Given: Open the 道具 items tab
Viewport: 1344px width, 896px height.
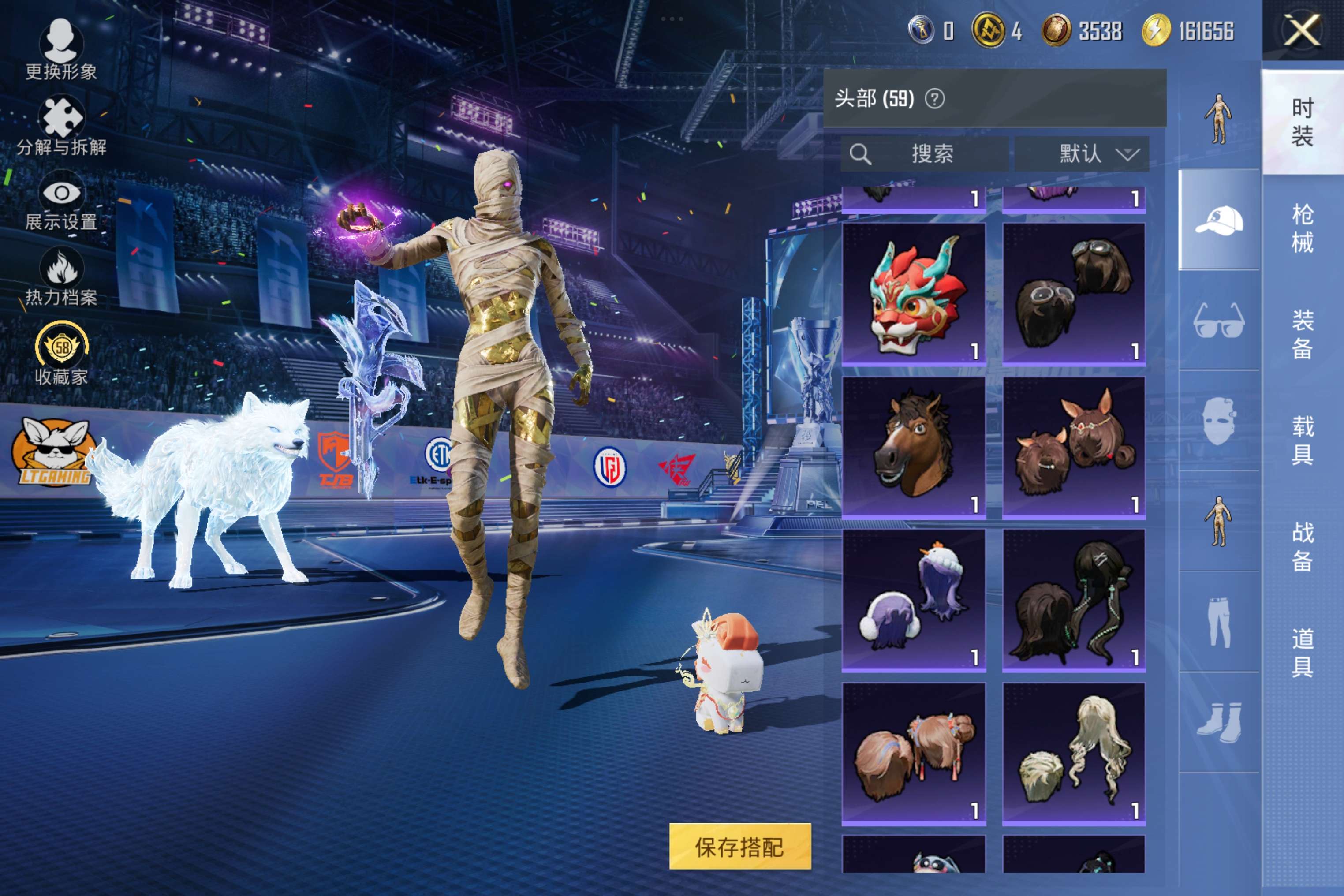Looking at the screenshot, I should pos(1302,653).
